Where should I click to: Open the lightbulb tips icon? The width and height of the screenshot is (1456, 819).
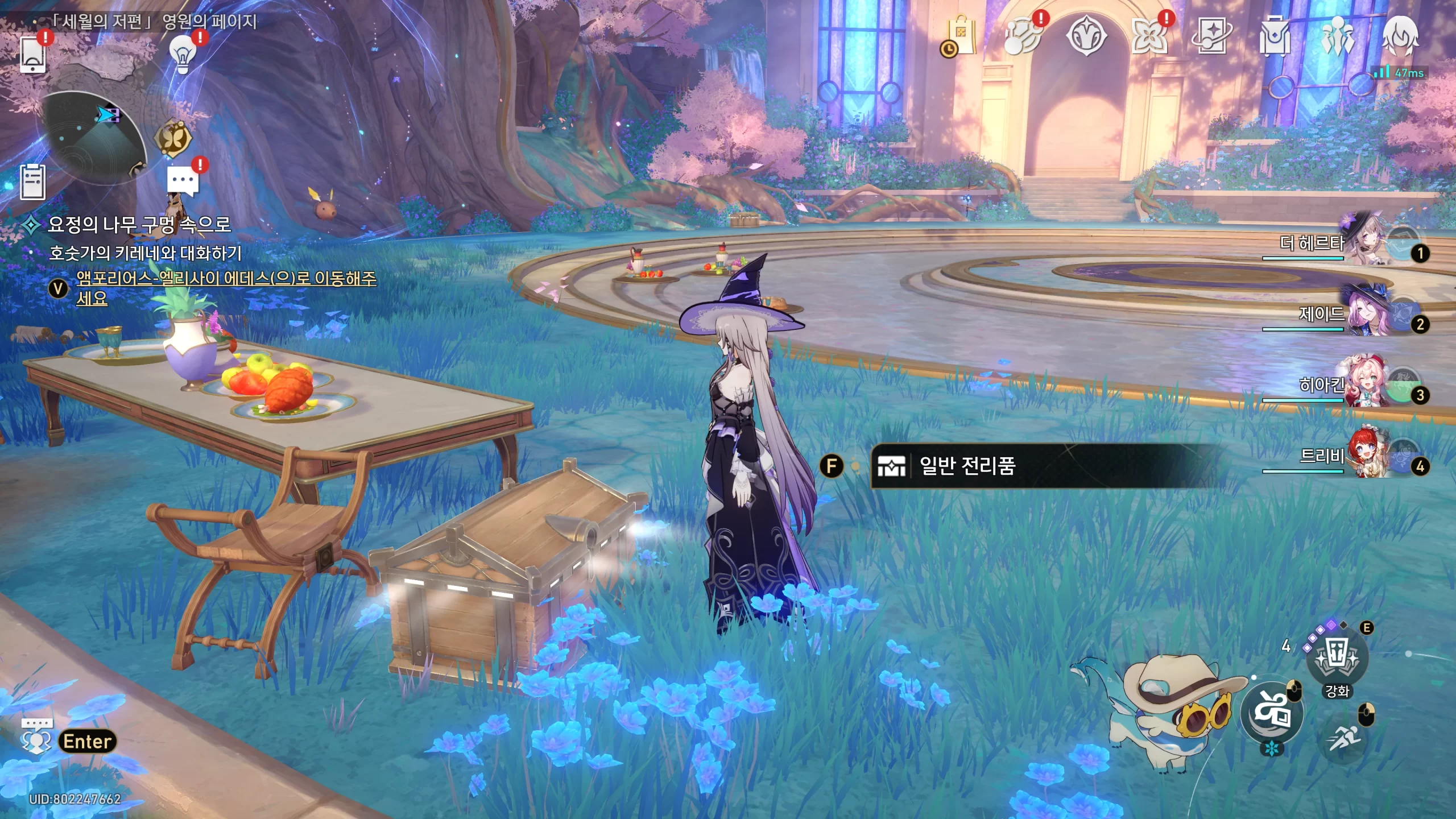(x=183, y=54)
